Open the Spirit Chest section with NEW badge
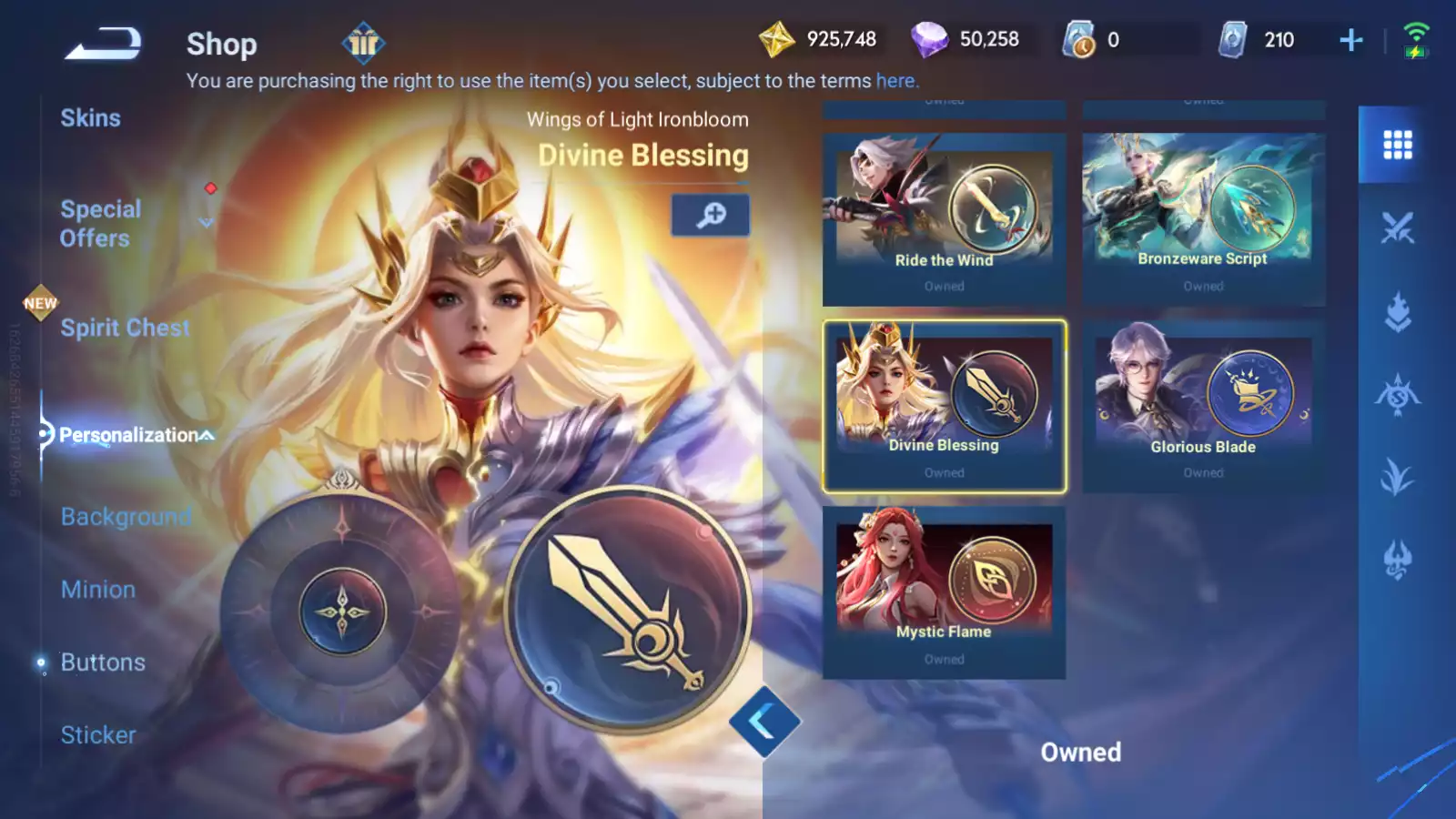 [x=125, y=328]
